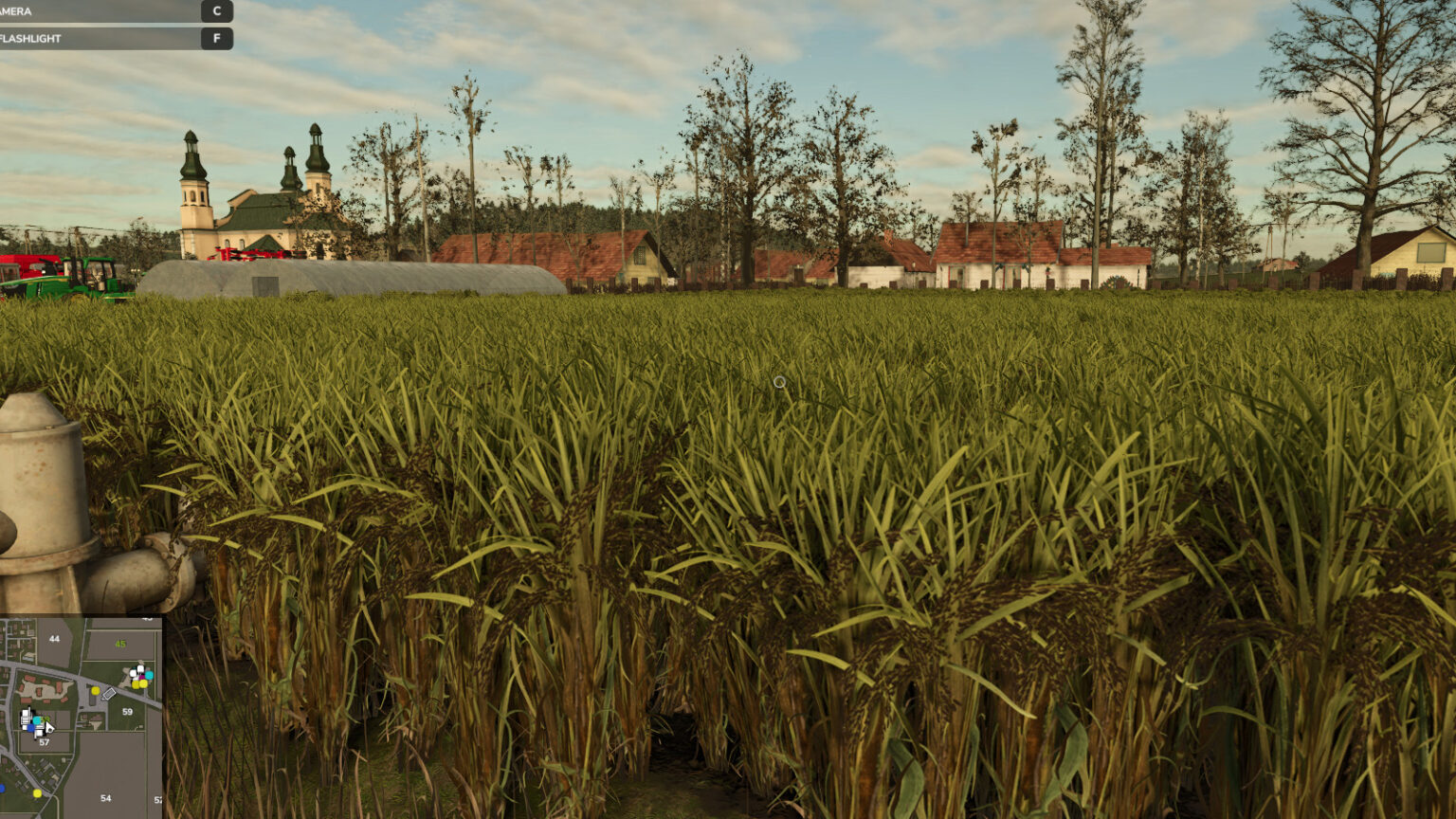Screen dimensions: 1456x819
Task: Click the white implement icon cluster at field 57
Action: point(27,718)
